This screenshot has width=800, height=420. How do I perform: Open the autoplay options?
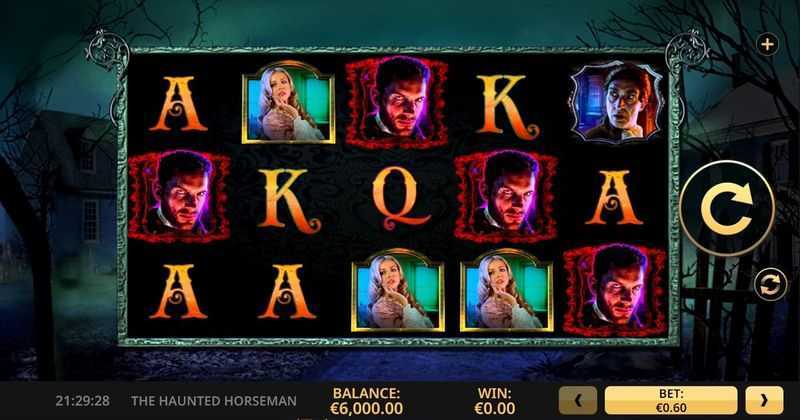768,284
